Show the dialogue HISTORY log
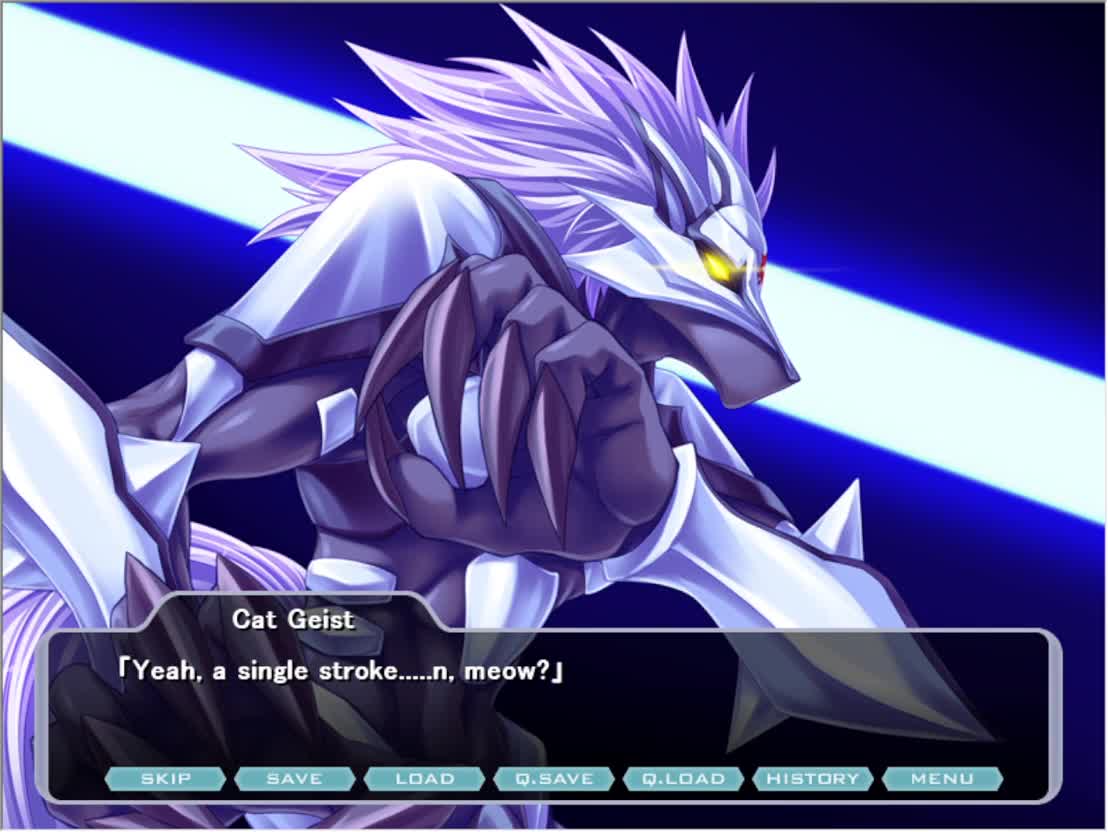Viewport: 1108px width, 832px height. [813, 779]
